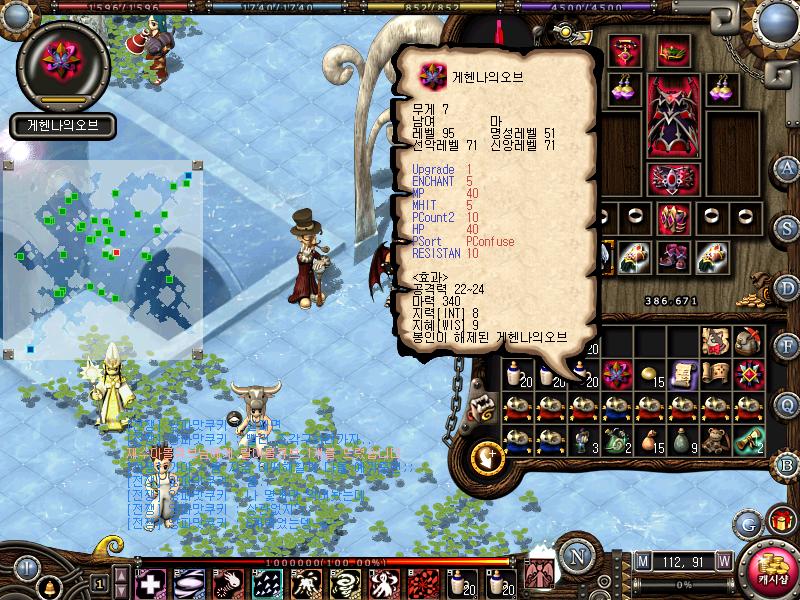Select the round G button
The height and width of the screenshot is (600, 800).
point(747,524)
